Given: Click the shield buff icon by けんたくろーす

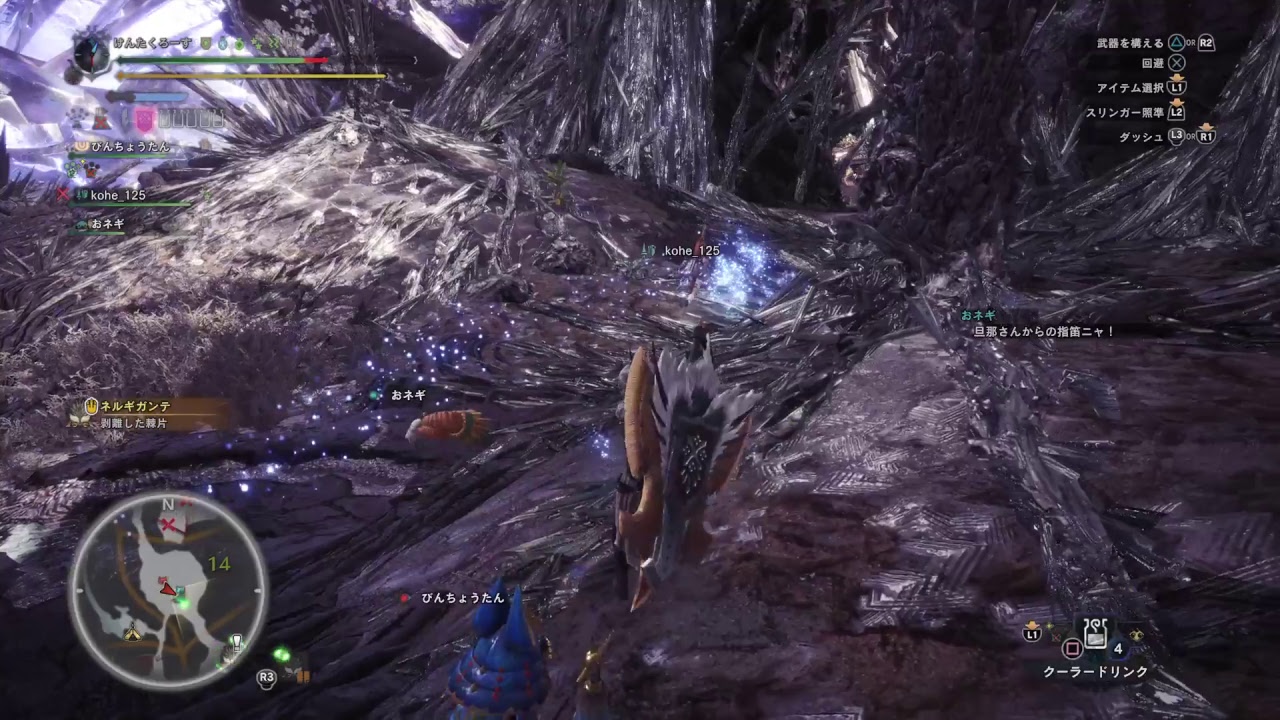Looking at the screenshot, I should 204,43.
